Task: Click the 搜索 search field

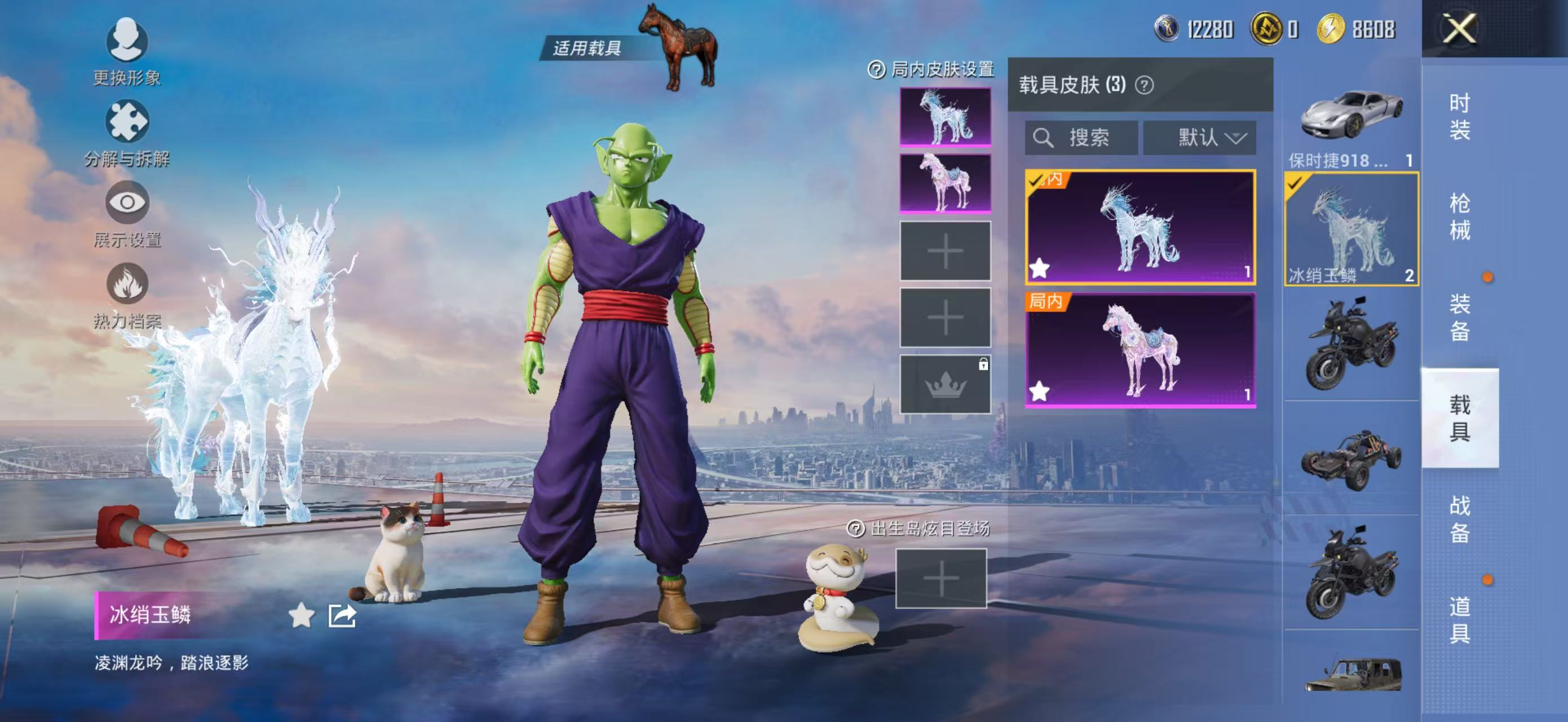Action: [1081, 138]
